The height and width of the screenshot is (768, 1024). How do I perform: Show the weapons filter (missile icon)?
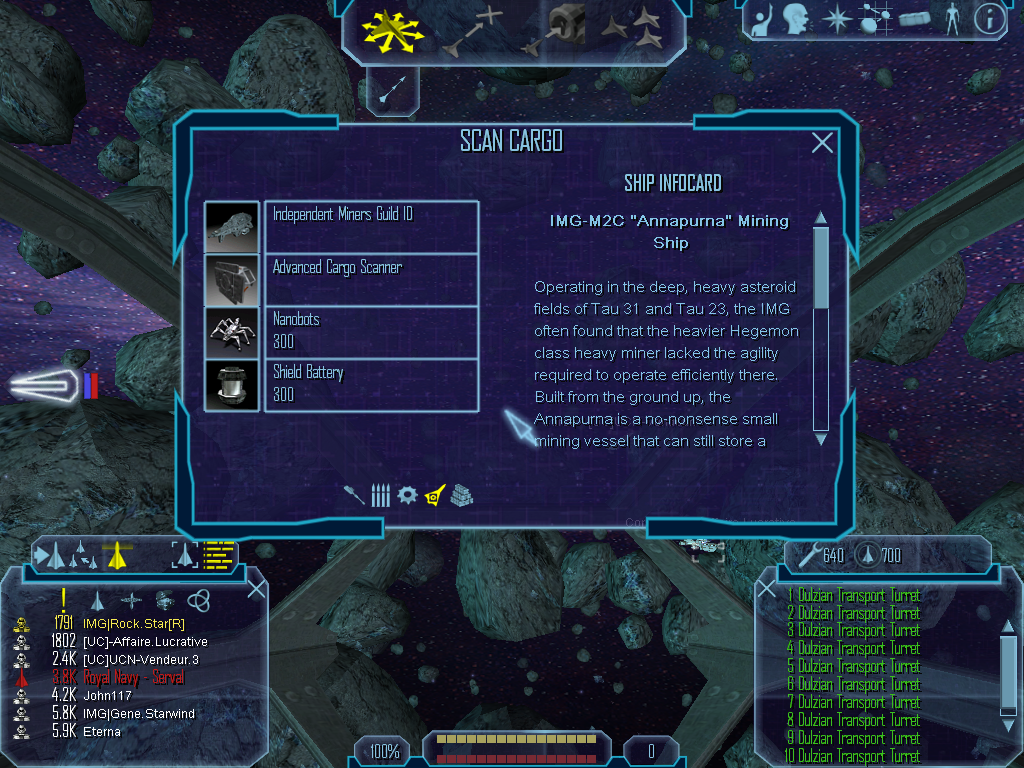pos(355,495)
